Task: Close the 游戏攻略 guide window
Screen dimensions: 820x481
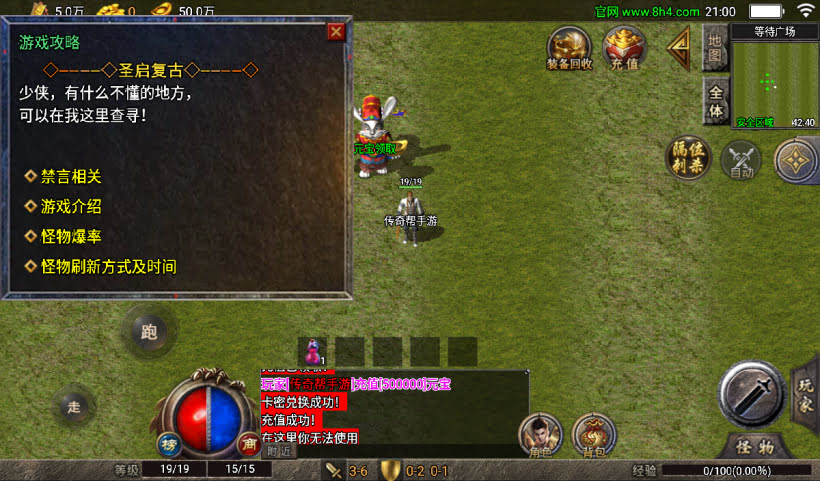Action: point(336,31)
